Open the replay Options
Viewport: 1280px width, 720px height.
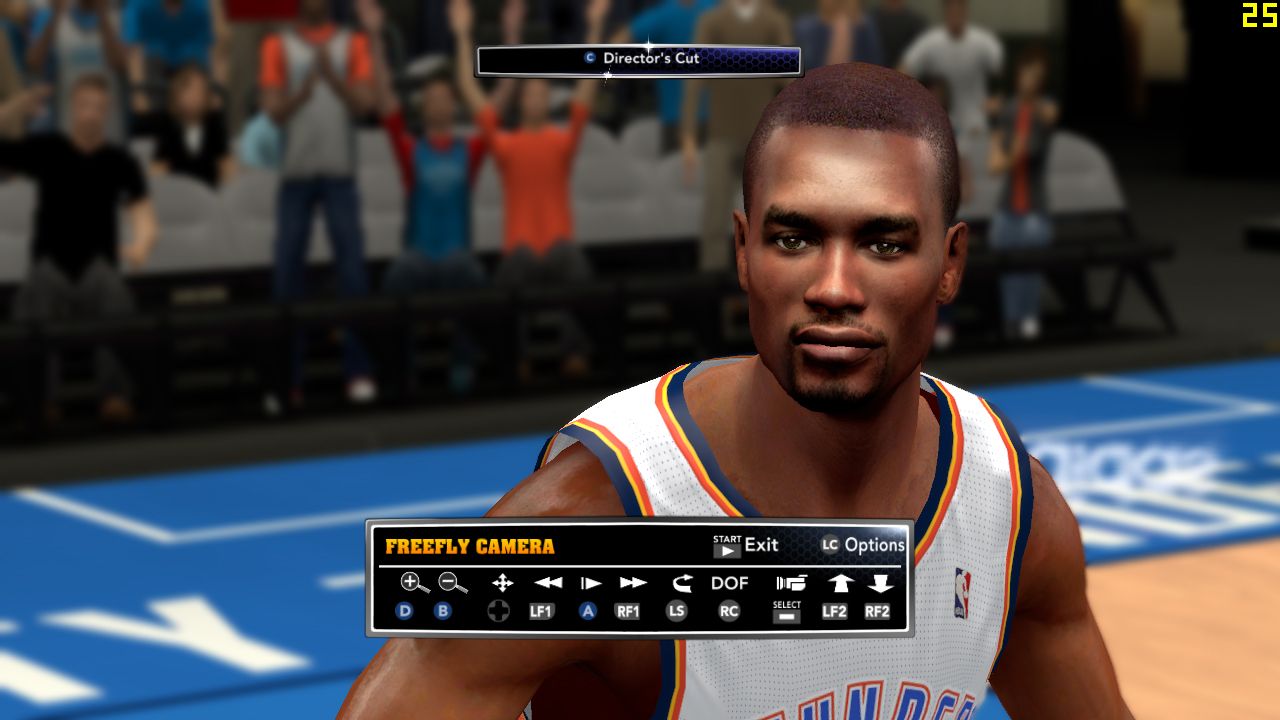coord(863,545)
